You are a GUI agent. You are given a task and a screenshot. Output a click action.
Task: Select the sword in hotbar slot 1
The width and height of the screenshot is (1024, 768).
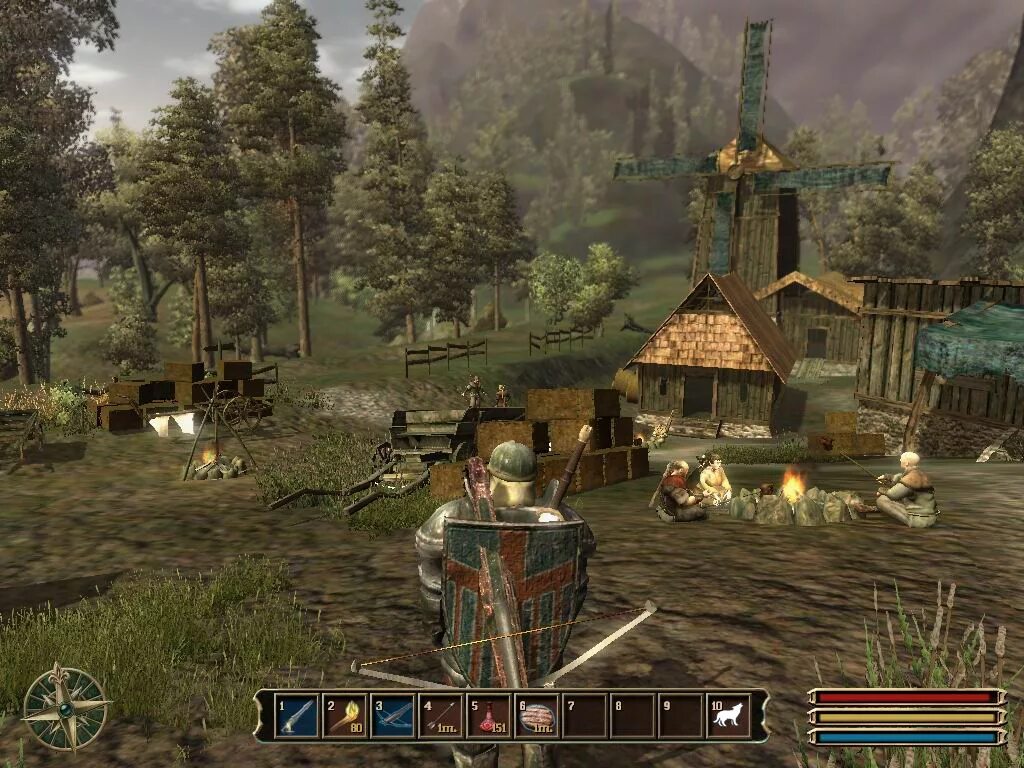(x=296, y=716)
